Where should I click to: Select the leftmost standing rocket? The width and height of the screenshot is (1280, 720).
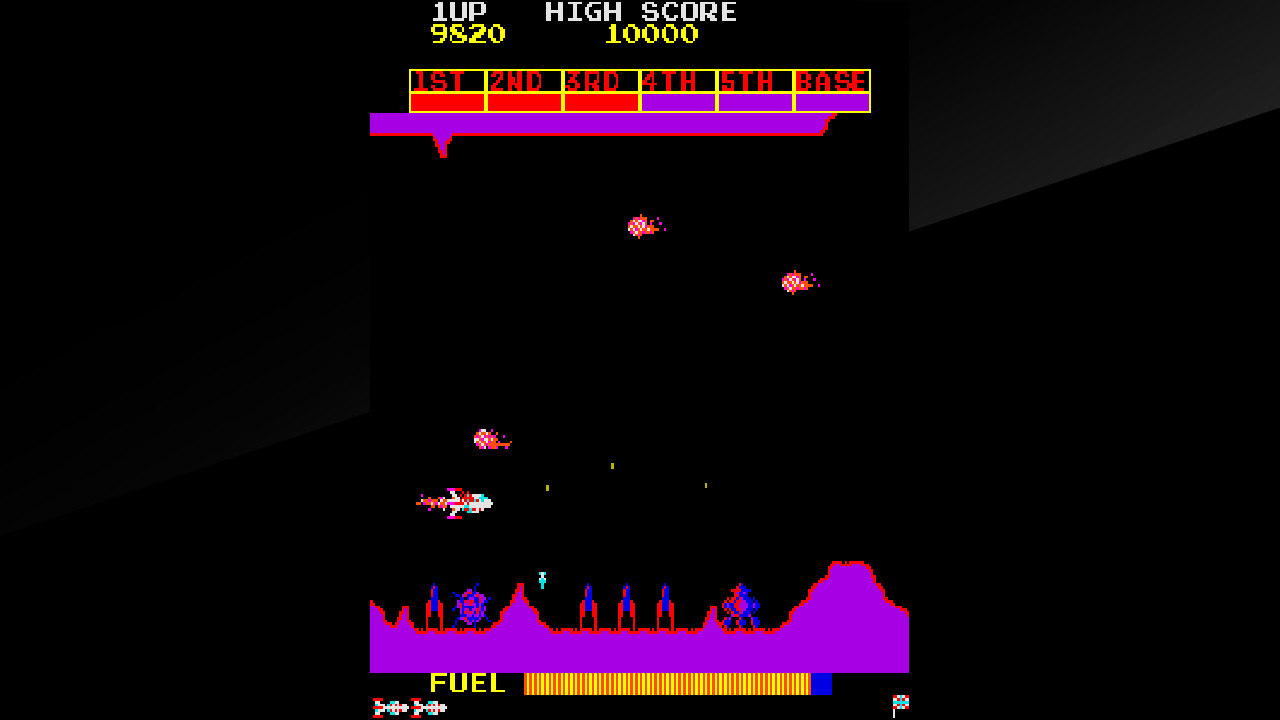pyautogui.click(x=435, y=600)
